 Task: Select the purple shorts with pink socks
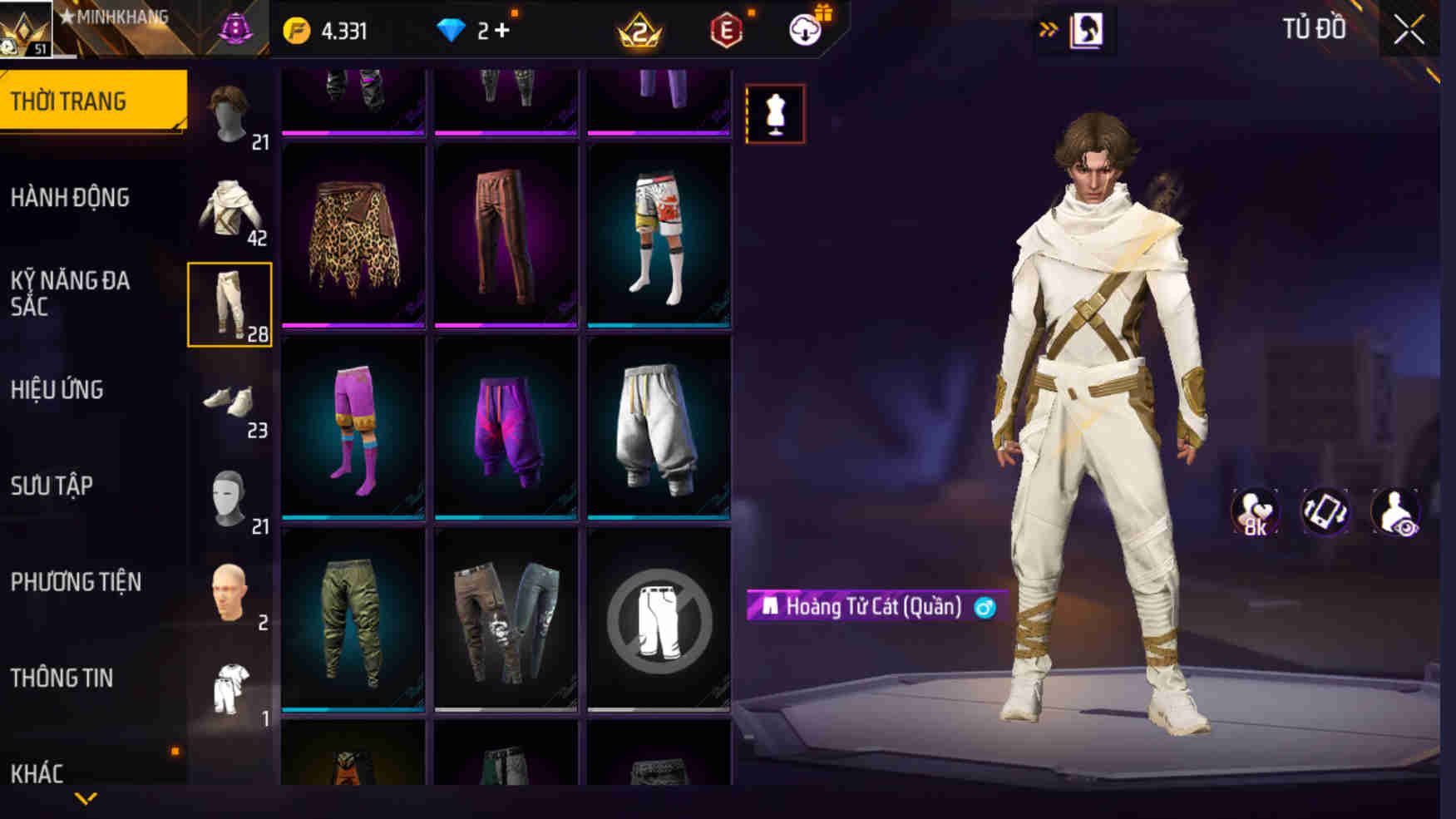[353, 428]
